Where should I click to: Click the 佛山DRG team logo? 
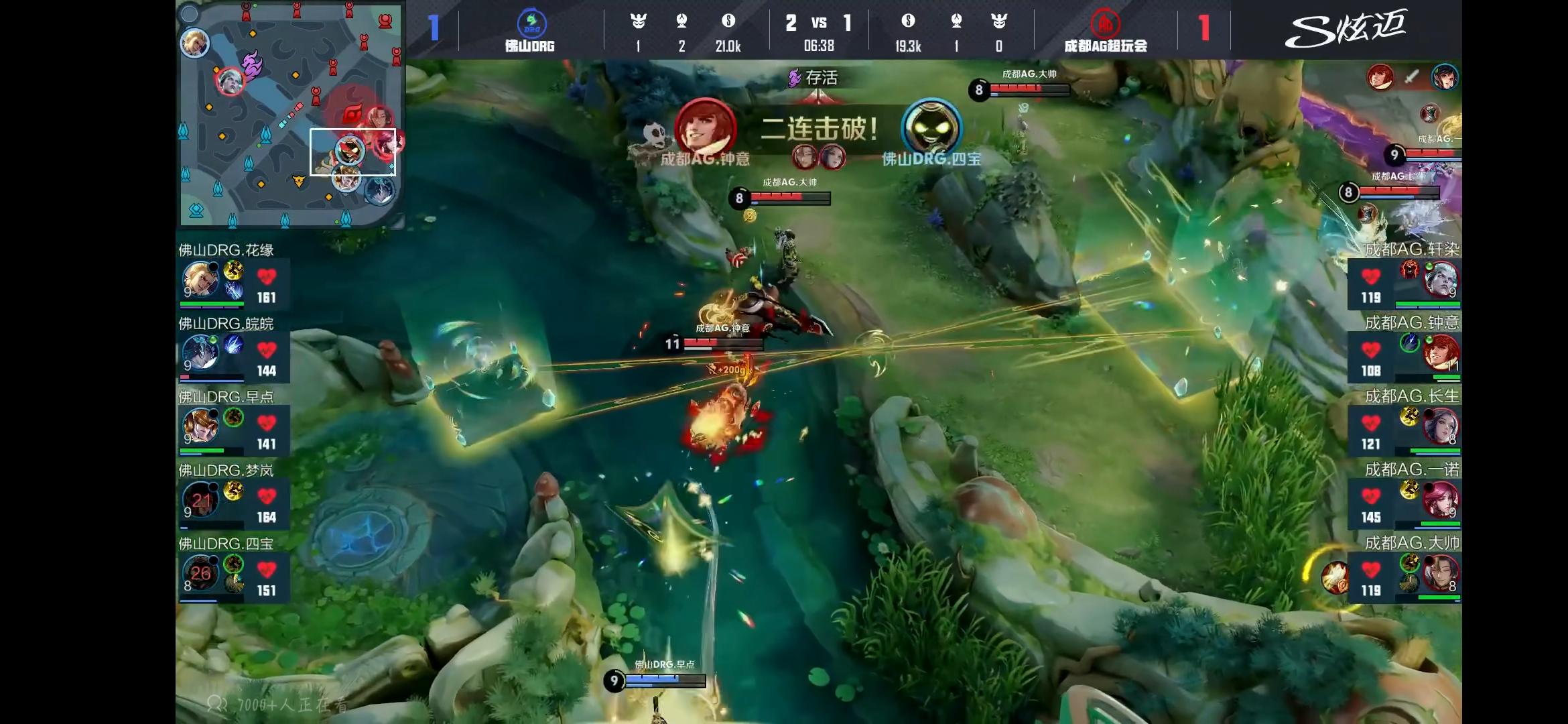[531, 23]
